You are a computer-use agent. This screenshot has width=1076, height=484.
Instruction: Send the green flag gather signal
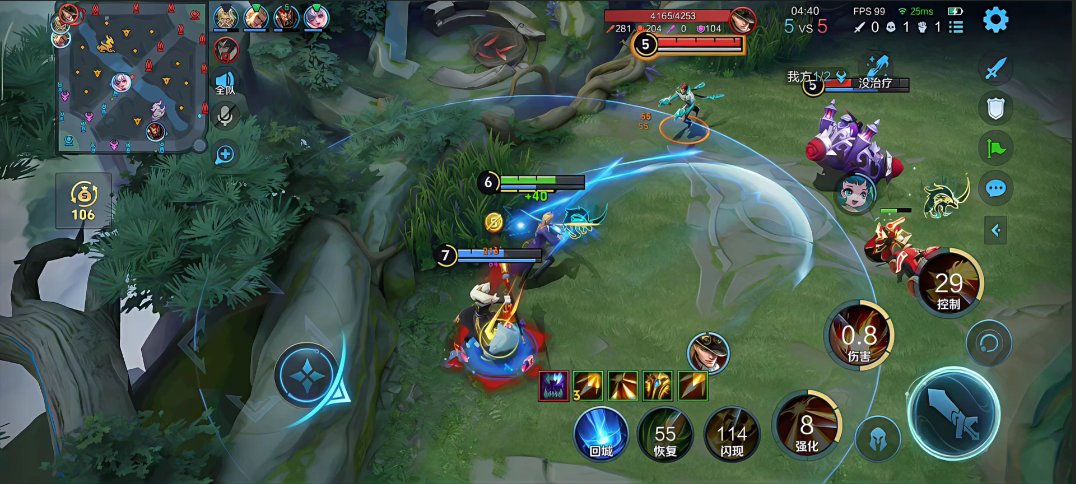click(x=995, y=148)
